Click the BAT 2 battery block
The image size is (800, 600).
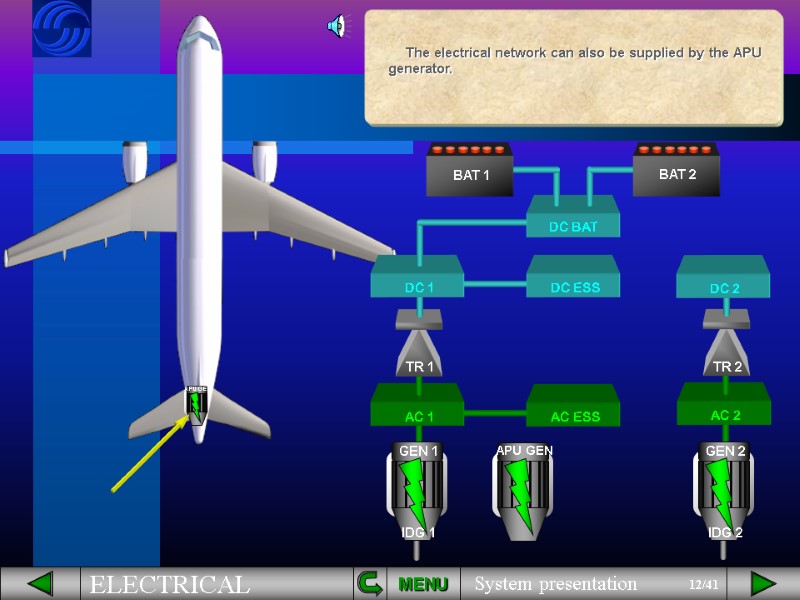point(677,172)
